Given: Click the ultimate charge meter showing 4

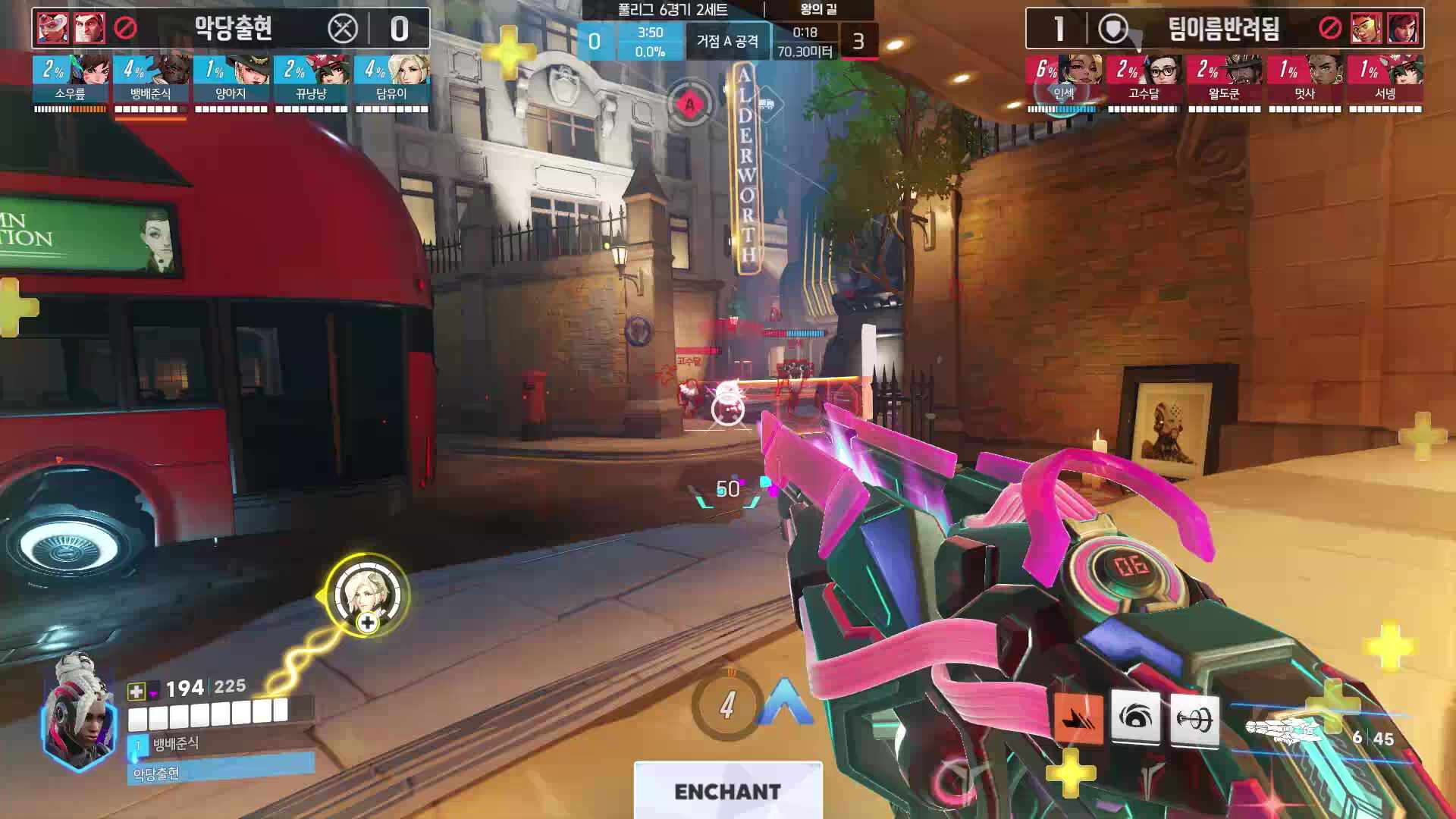Looking at the screenshot, I should [x=727, y=705].
